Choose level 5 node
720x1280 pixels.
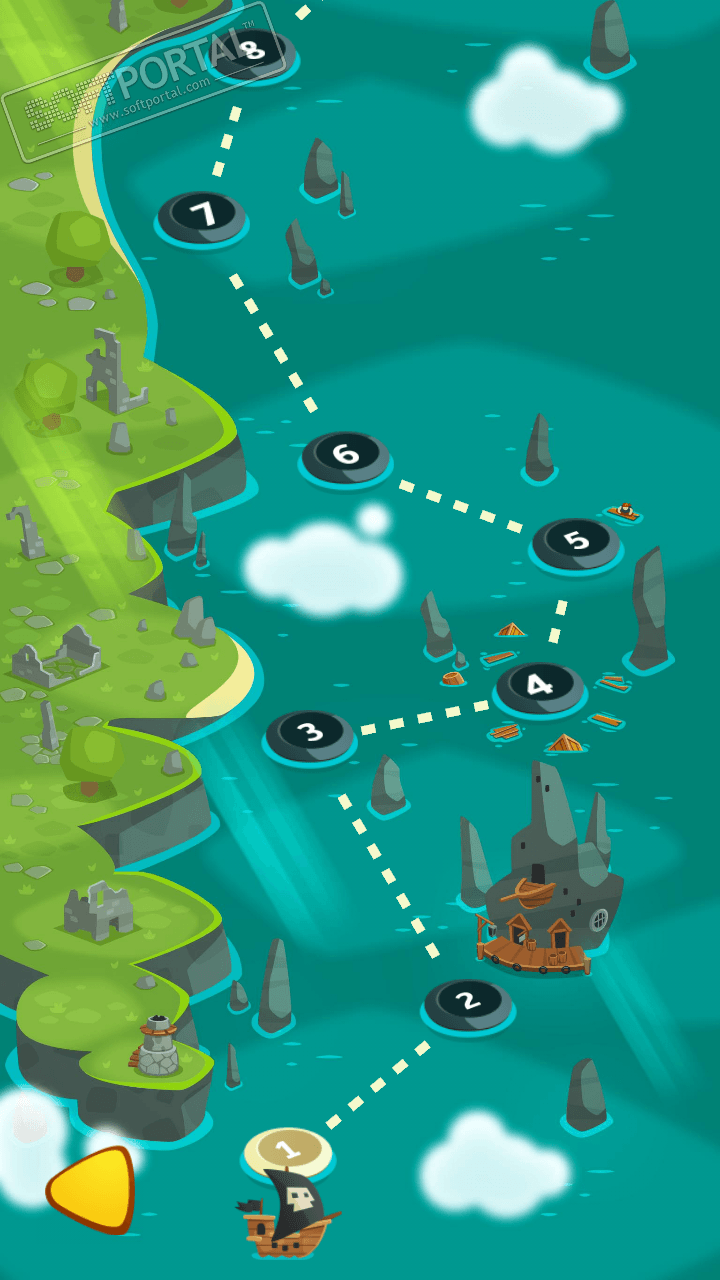[576, 542]
